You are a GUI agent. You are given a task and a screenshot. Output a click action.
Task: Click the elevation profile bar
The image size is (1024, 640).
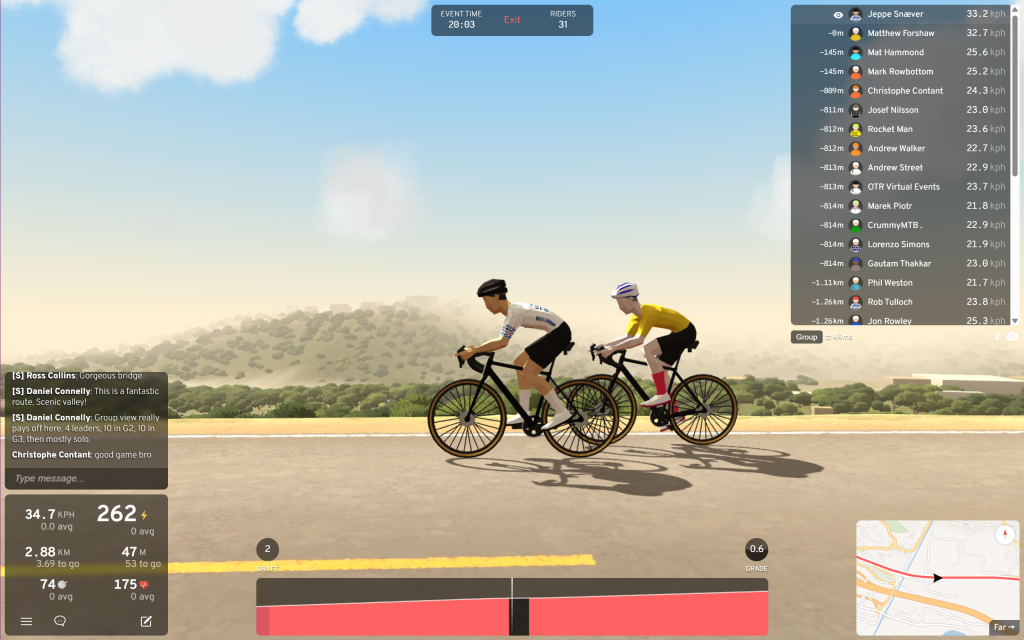tap(512, 606)
